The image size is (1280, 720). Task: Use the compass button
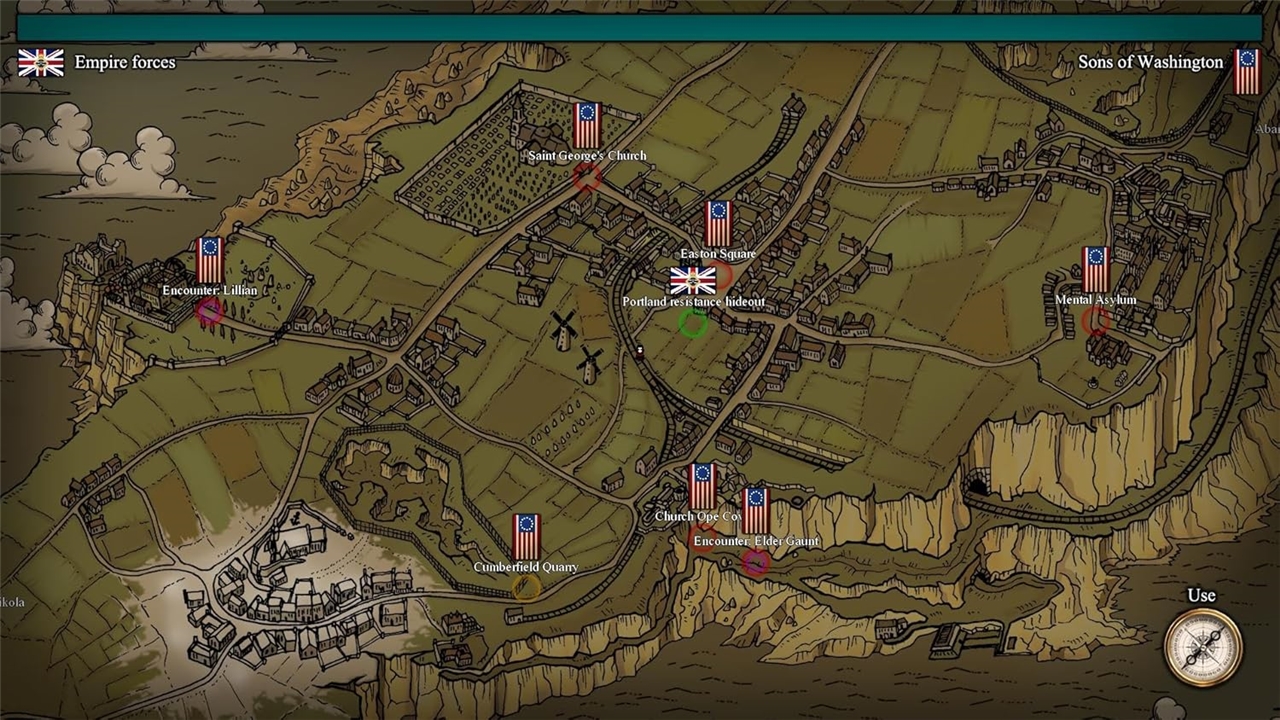coord(1202,647)
